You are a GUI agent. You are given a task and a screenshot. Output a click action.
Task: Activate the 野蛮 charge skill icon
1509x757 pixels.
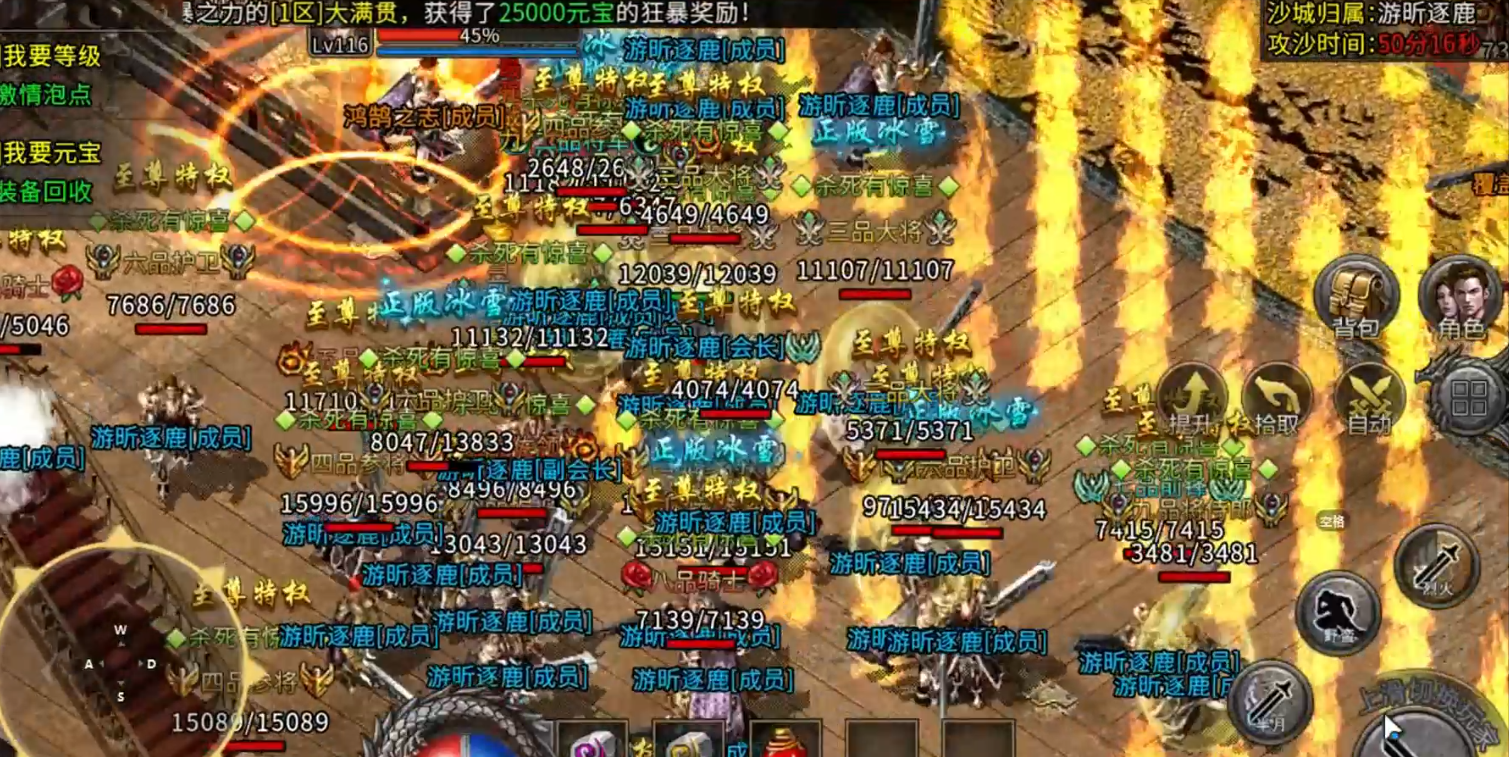1338,612
